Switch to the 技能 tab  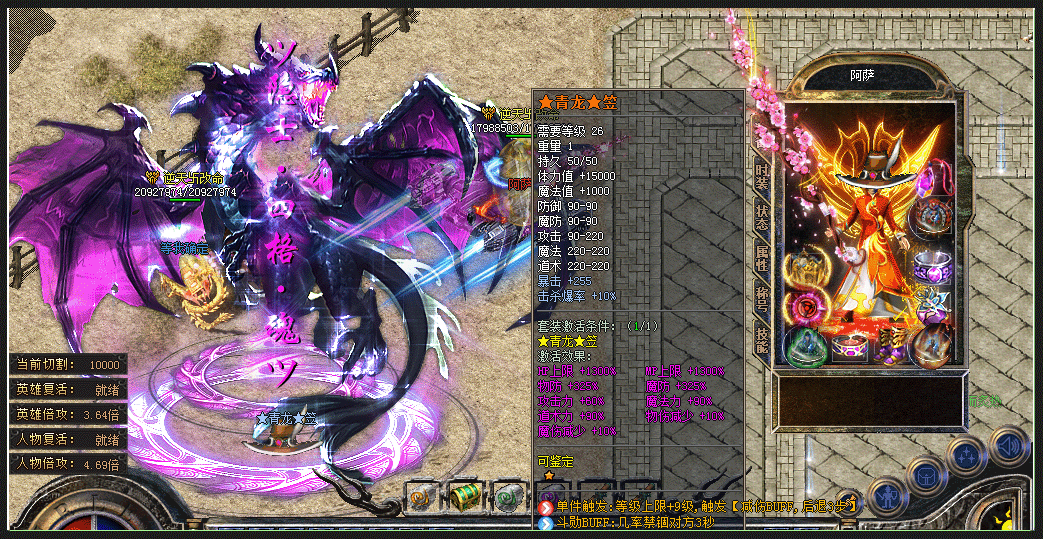click(762, 342)
